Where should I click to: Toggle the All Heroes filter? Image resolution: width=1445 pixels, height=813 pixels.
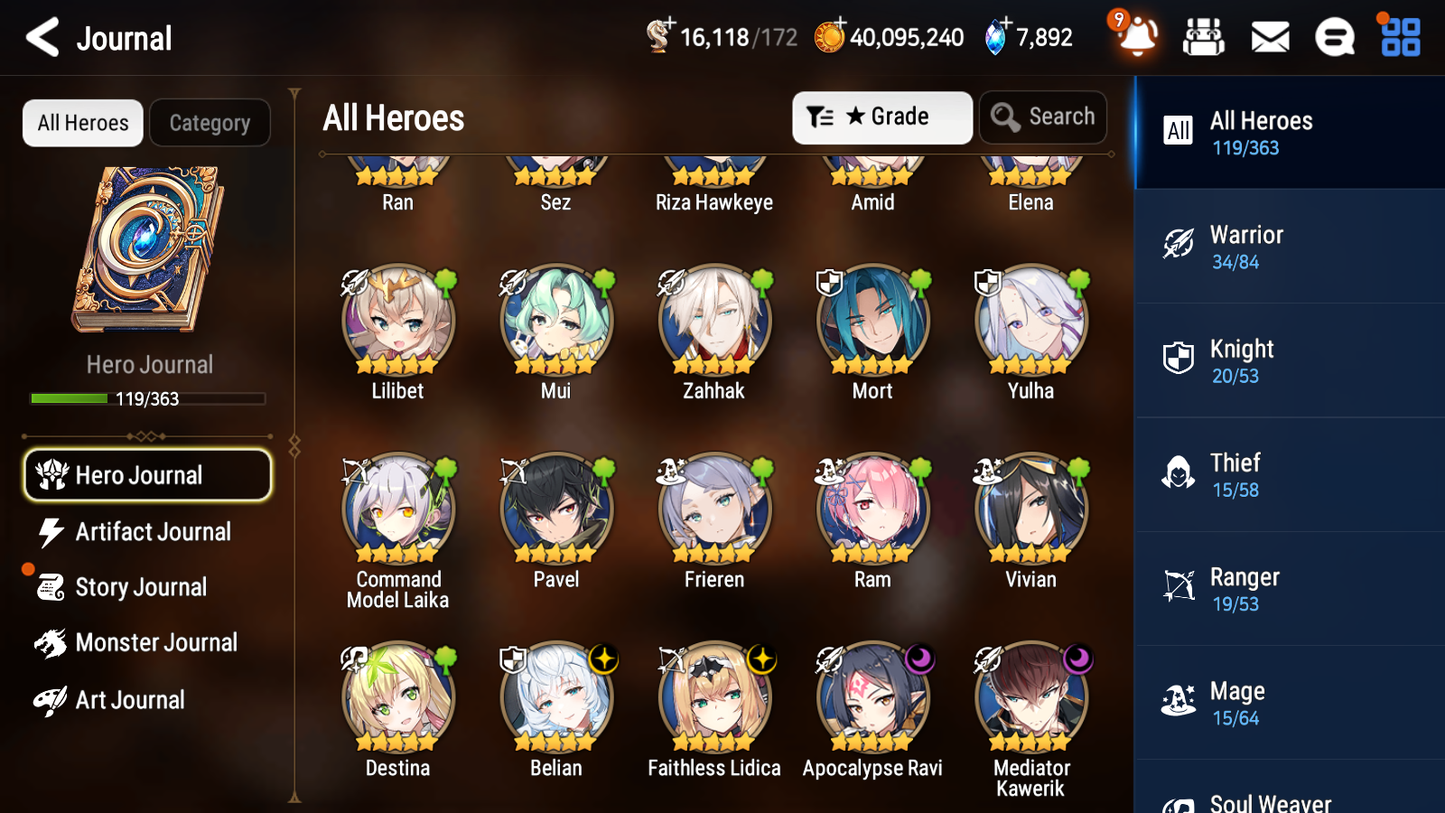[82, 122]
